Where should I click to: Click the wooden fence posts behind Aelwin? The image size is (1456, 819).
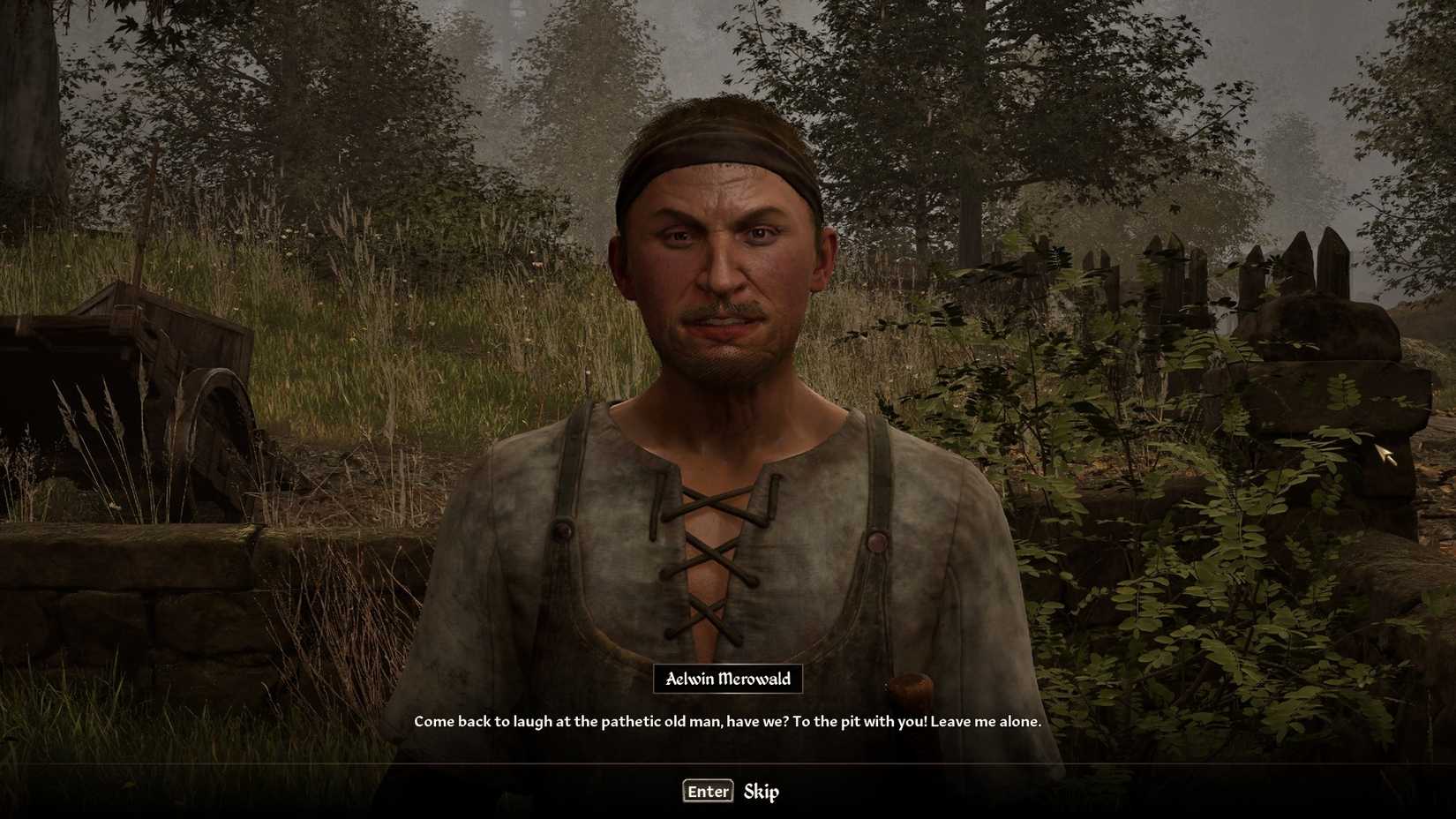tap(1165, 265)
